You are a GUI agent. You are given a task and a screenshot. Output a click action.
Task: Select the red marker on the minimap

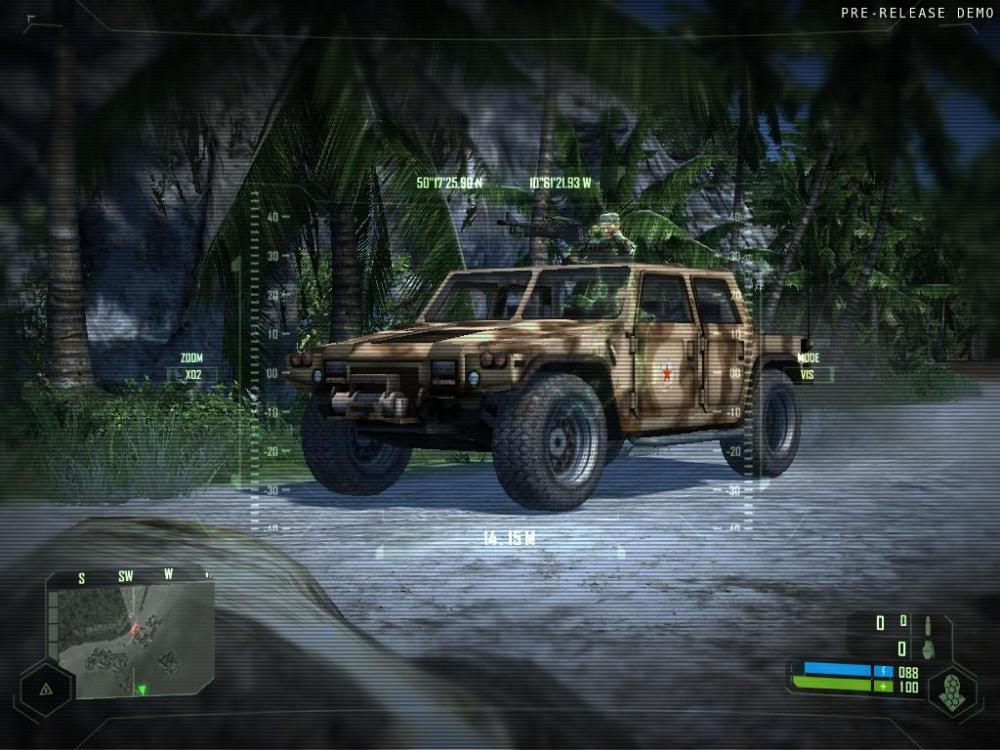[x=134, y=629]
